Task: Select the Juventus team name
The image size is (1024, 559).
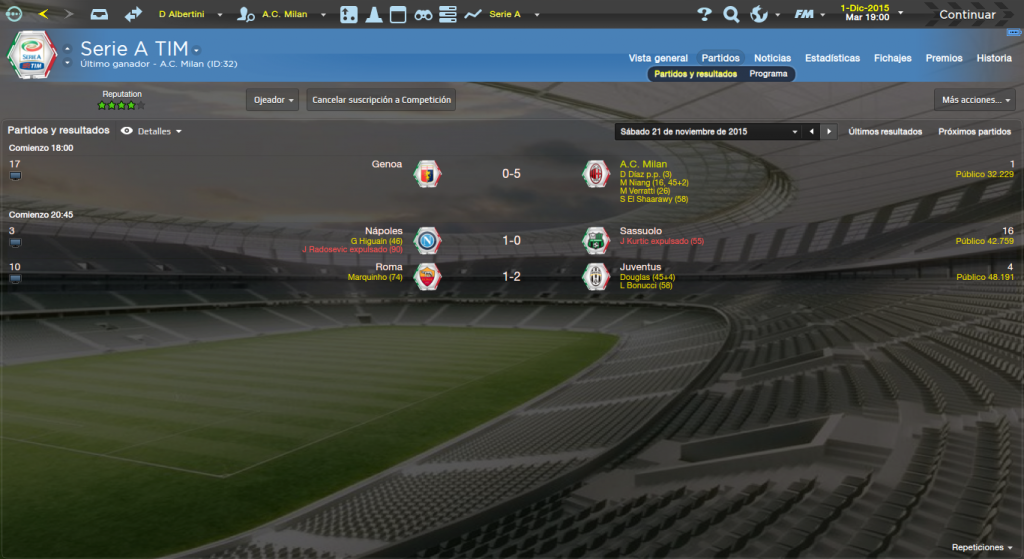Action: [640, 267]
